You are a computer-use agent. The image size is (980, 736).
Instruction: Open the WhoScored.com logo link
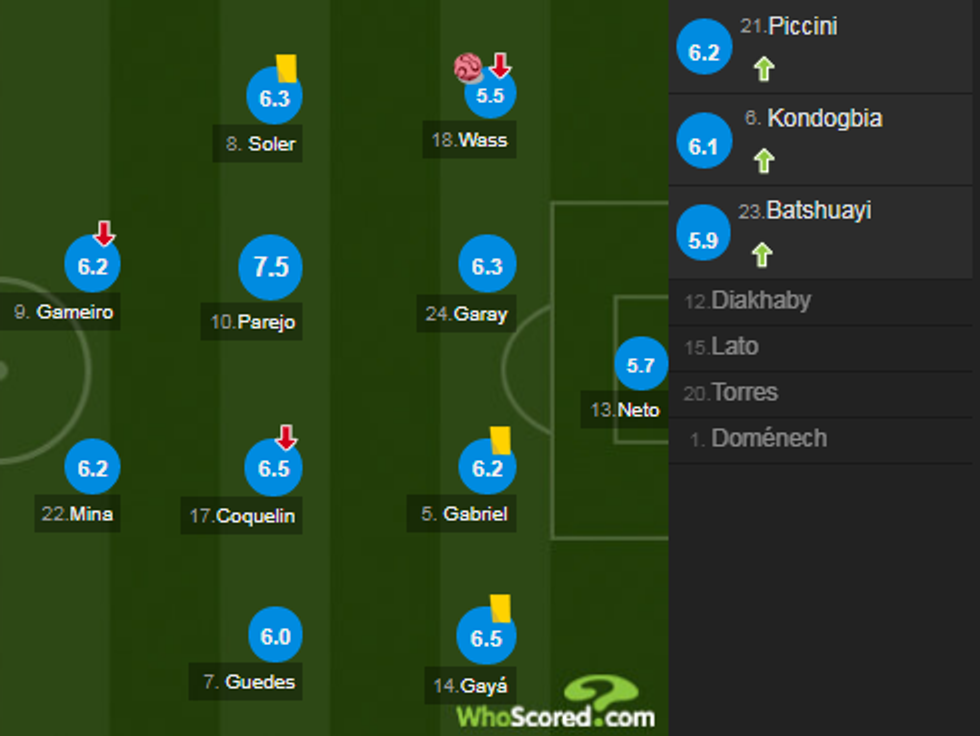pyautogui.click(x=557, y=705)
